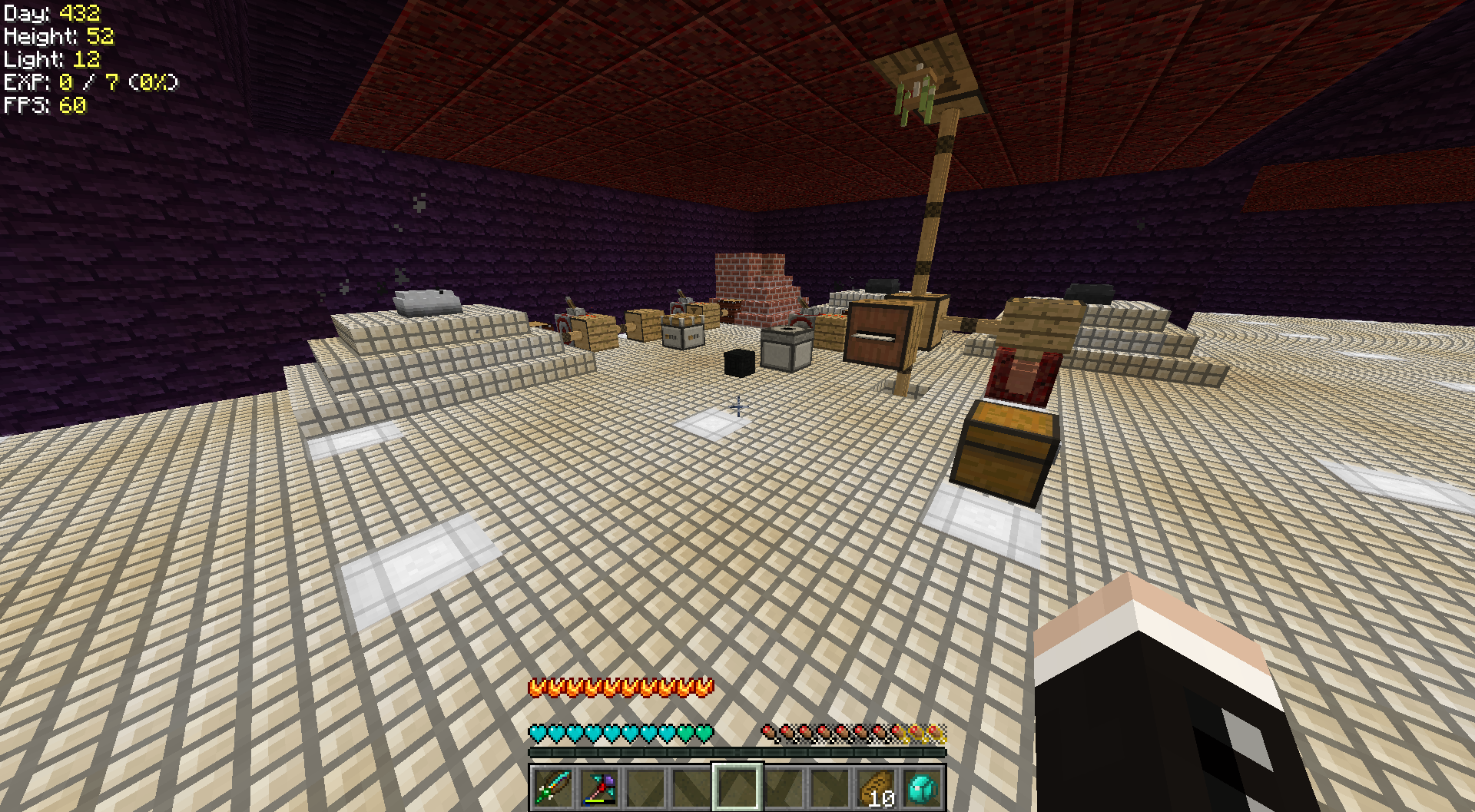Screen dimensions: 1475x812
Task: Choose the bread stack of 10
Action: (x=877, y=787)
